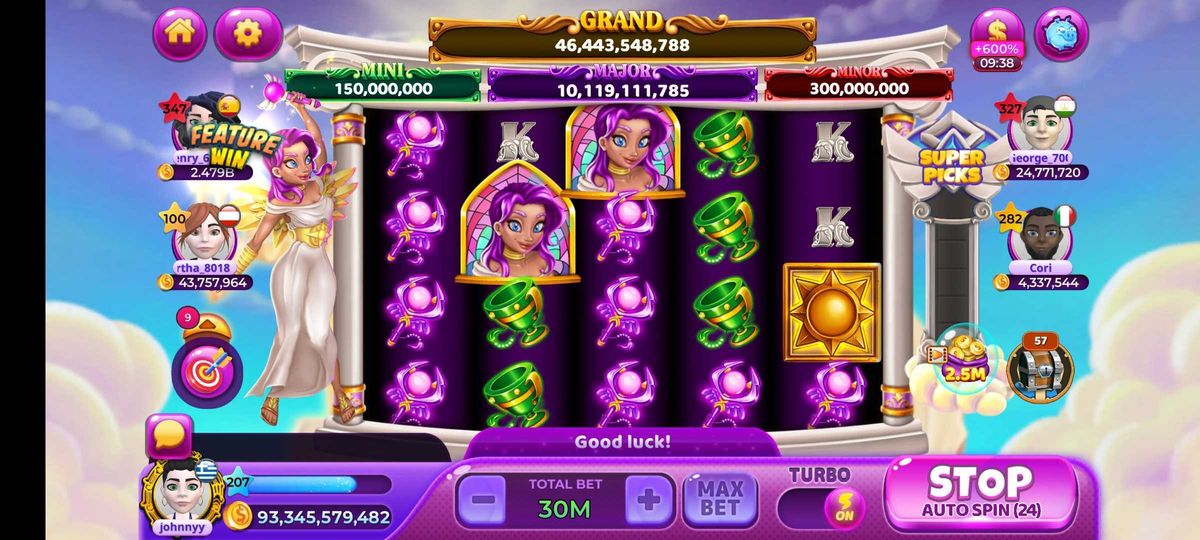Open the chat speech bubble

click(168, 437)
